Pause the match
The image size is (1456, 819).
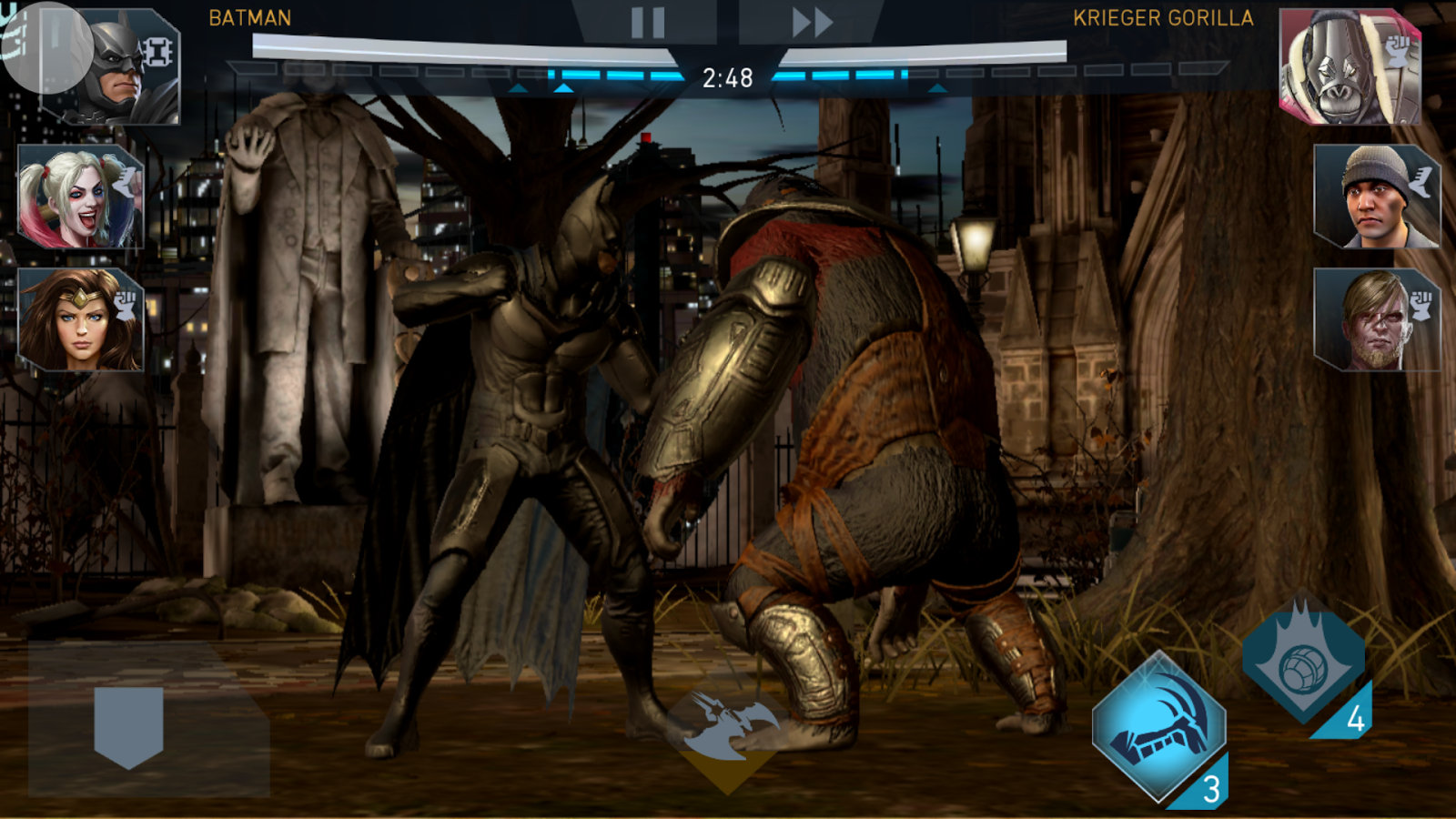646,20
